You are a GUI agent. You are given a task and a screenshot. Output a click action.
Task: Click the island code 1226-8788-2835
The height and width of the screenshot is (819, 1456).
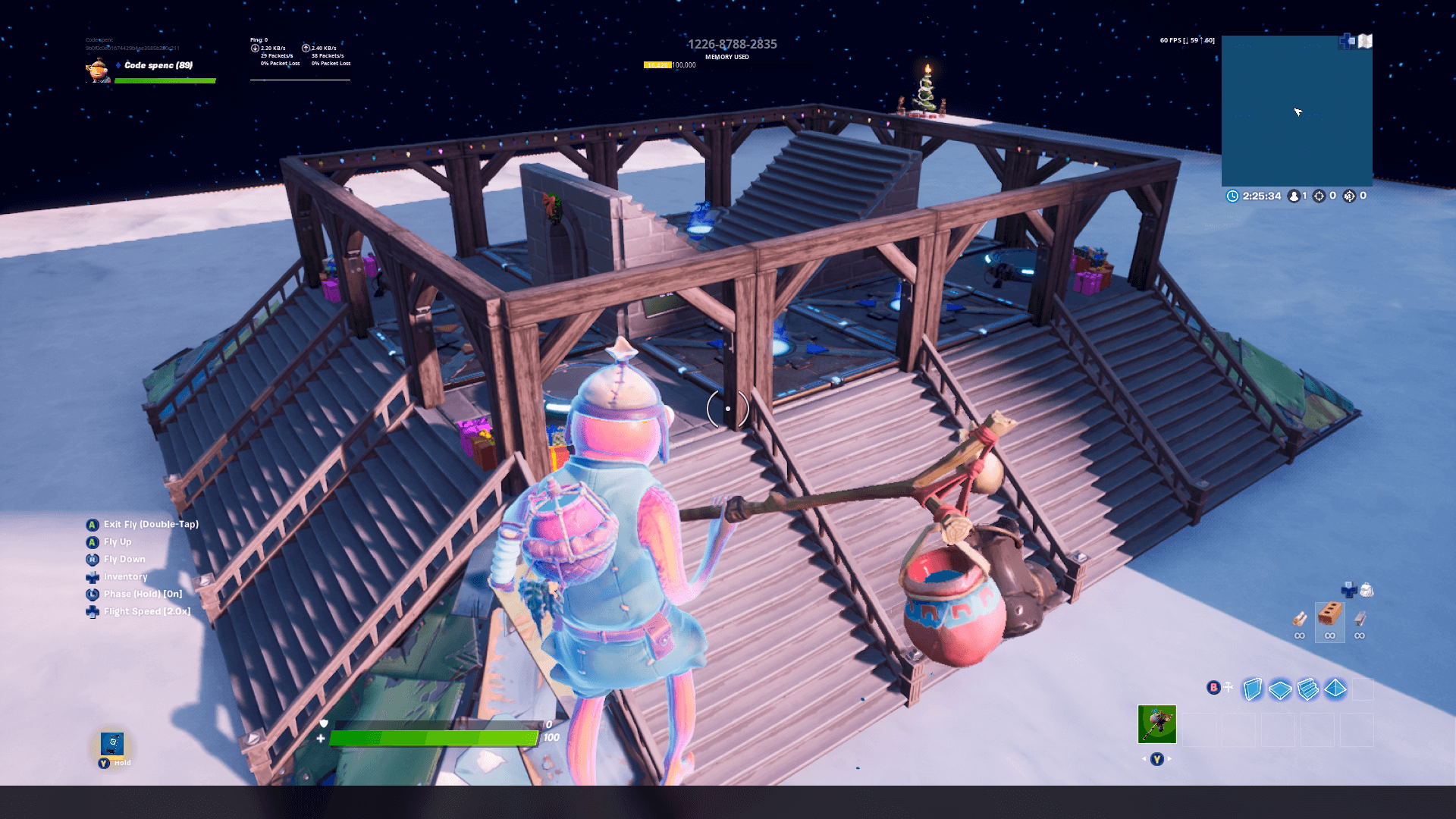tap(732, 44)
